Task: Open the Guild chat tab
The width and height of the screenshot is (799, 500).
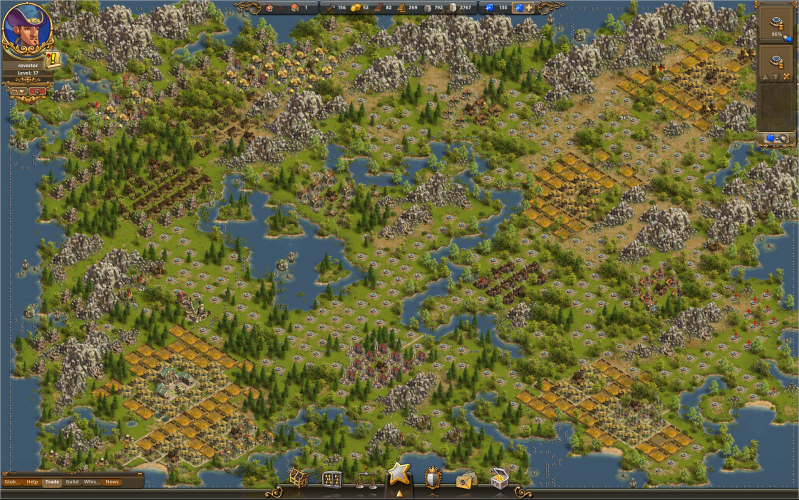Action: [72, 482]
